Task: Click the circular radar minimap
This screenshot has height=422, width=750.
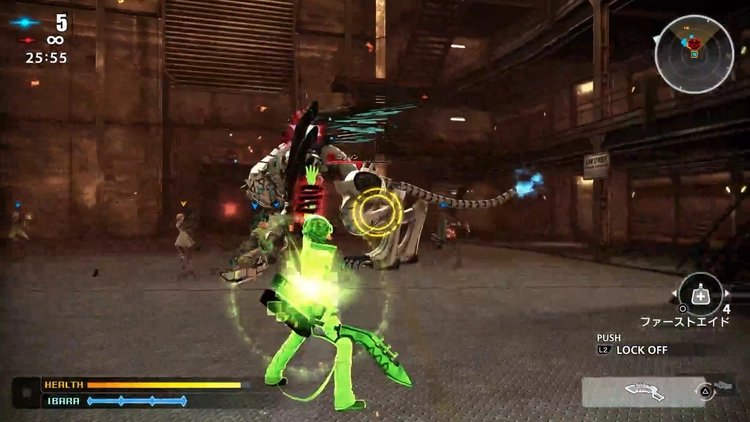Action: click(x=694, y=54)
